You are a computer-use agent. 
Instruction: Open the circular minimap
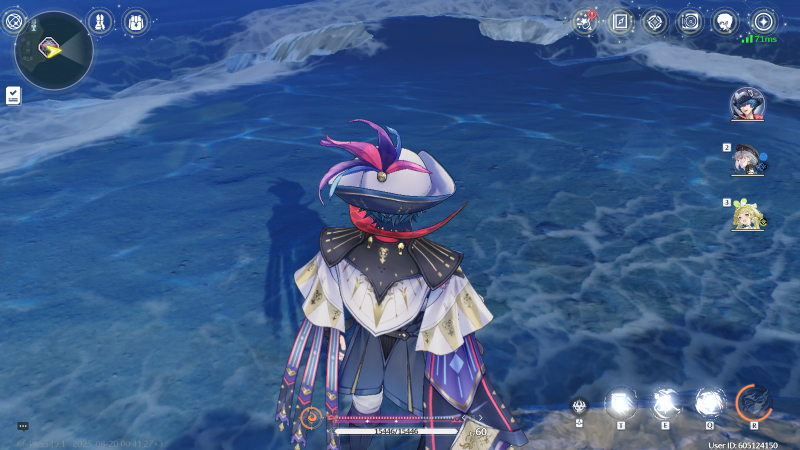point(54,50)
